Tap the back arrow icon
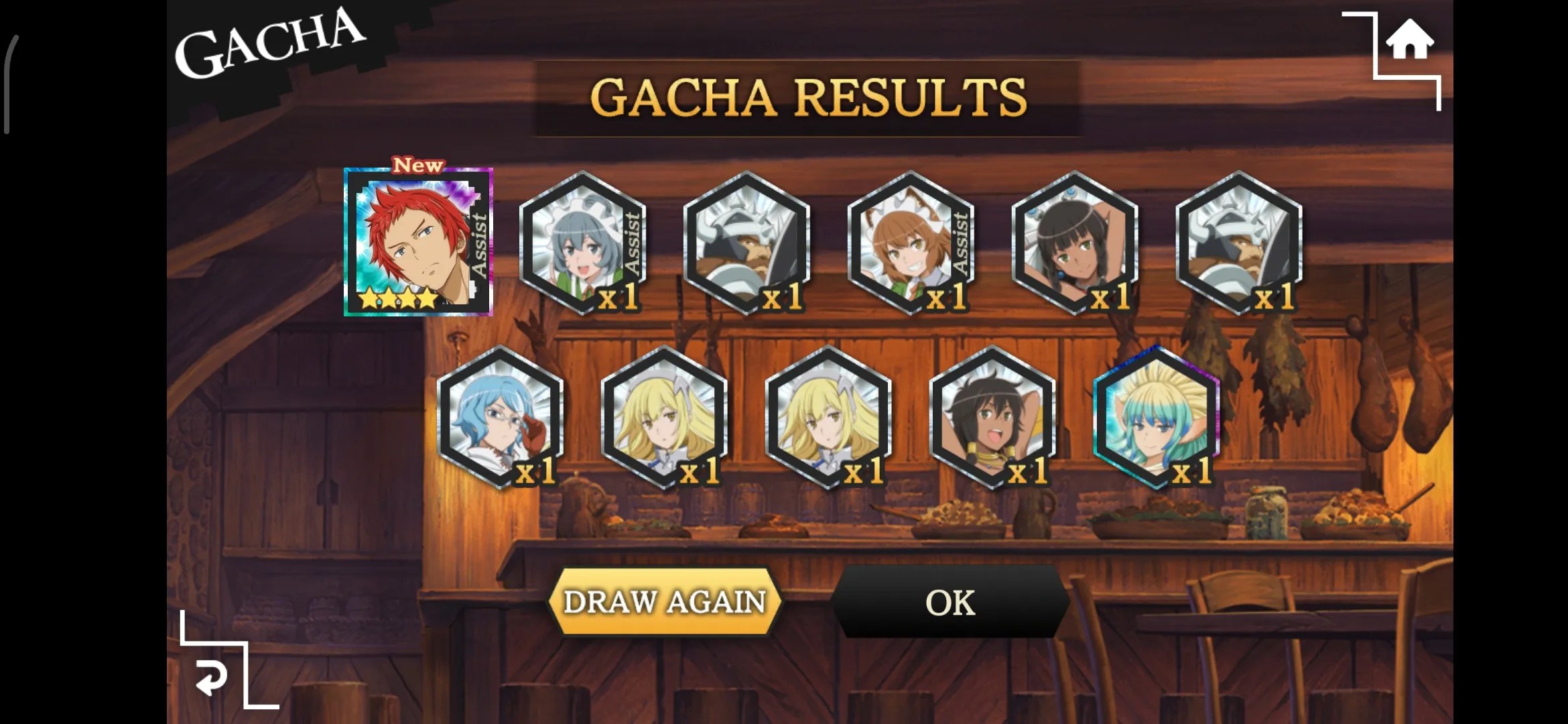1568x724 pixels. point(212,678)
